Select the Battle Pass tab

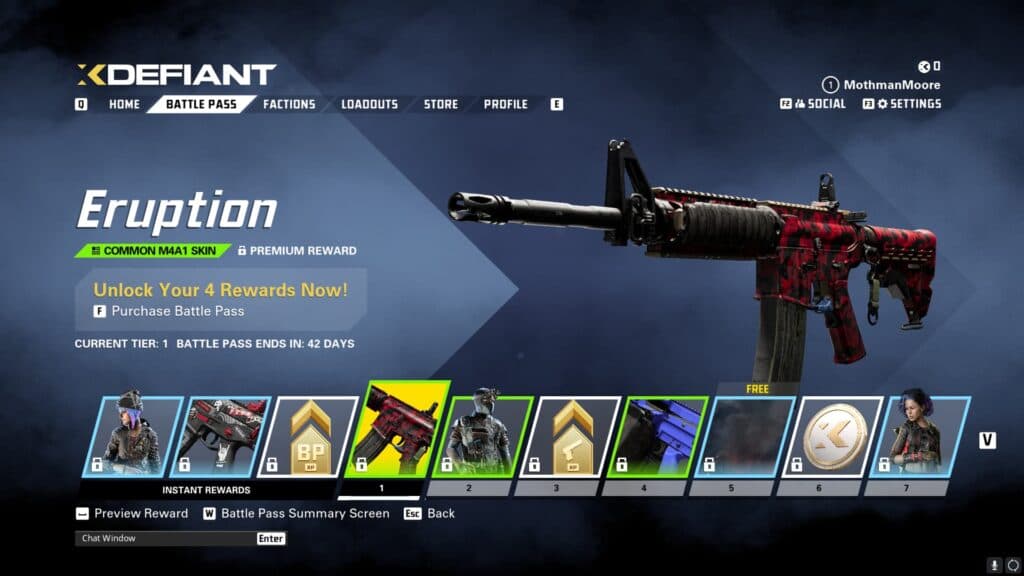pos(200,104)
